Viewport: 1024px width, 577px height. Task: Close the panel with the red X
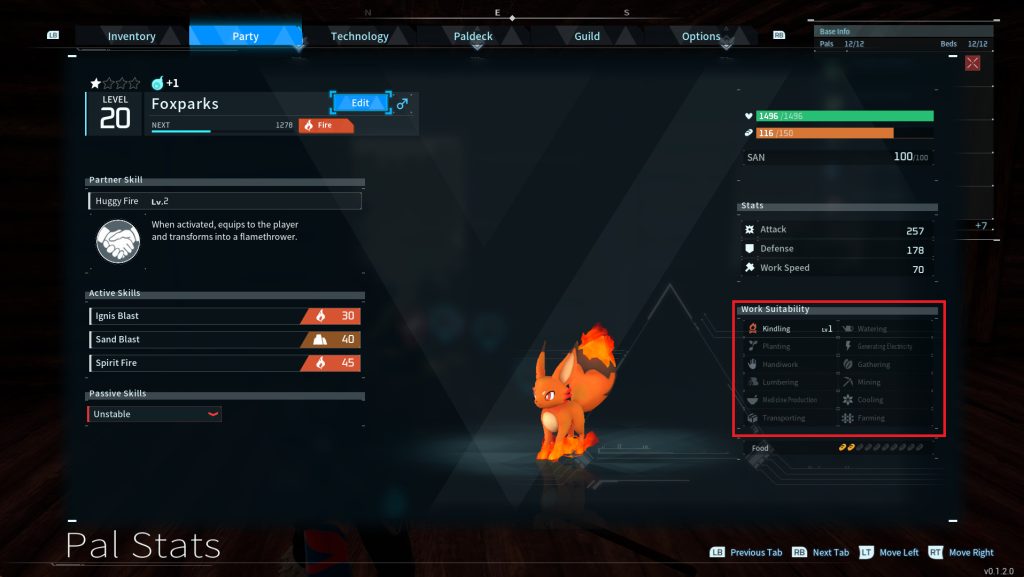click(973, 63)
